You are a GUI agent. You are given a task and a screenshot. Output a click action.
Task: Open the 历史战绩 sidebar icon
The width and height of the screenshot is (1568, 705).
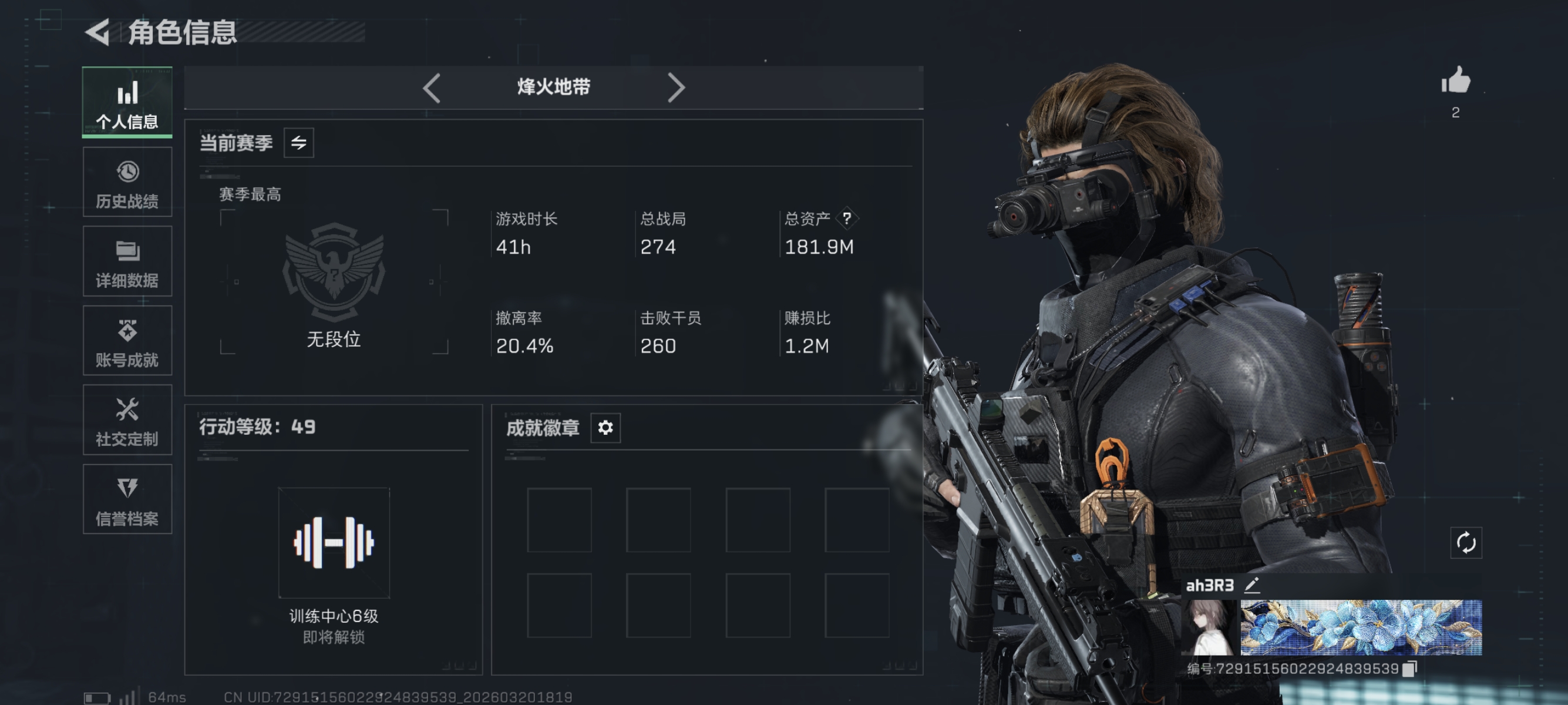pos(127,182)
